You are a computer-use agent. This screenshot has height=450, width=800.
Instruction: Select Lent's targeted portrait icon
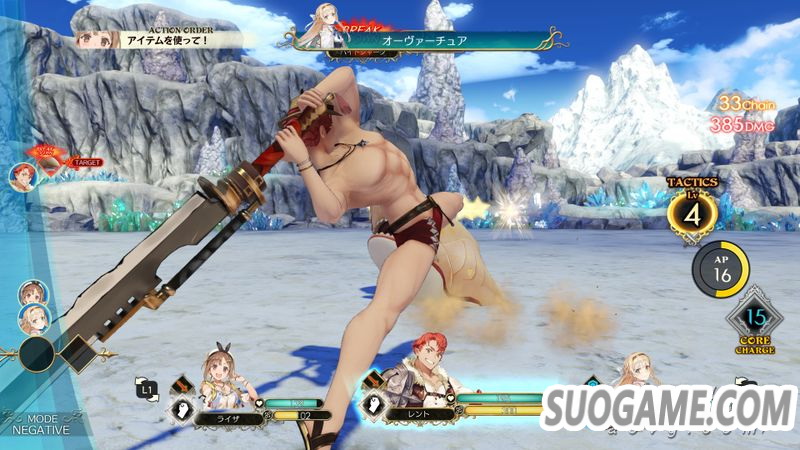20,176
